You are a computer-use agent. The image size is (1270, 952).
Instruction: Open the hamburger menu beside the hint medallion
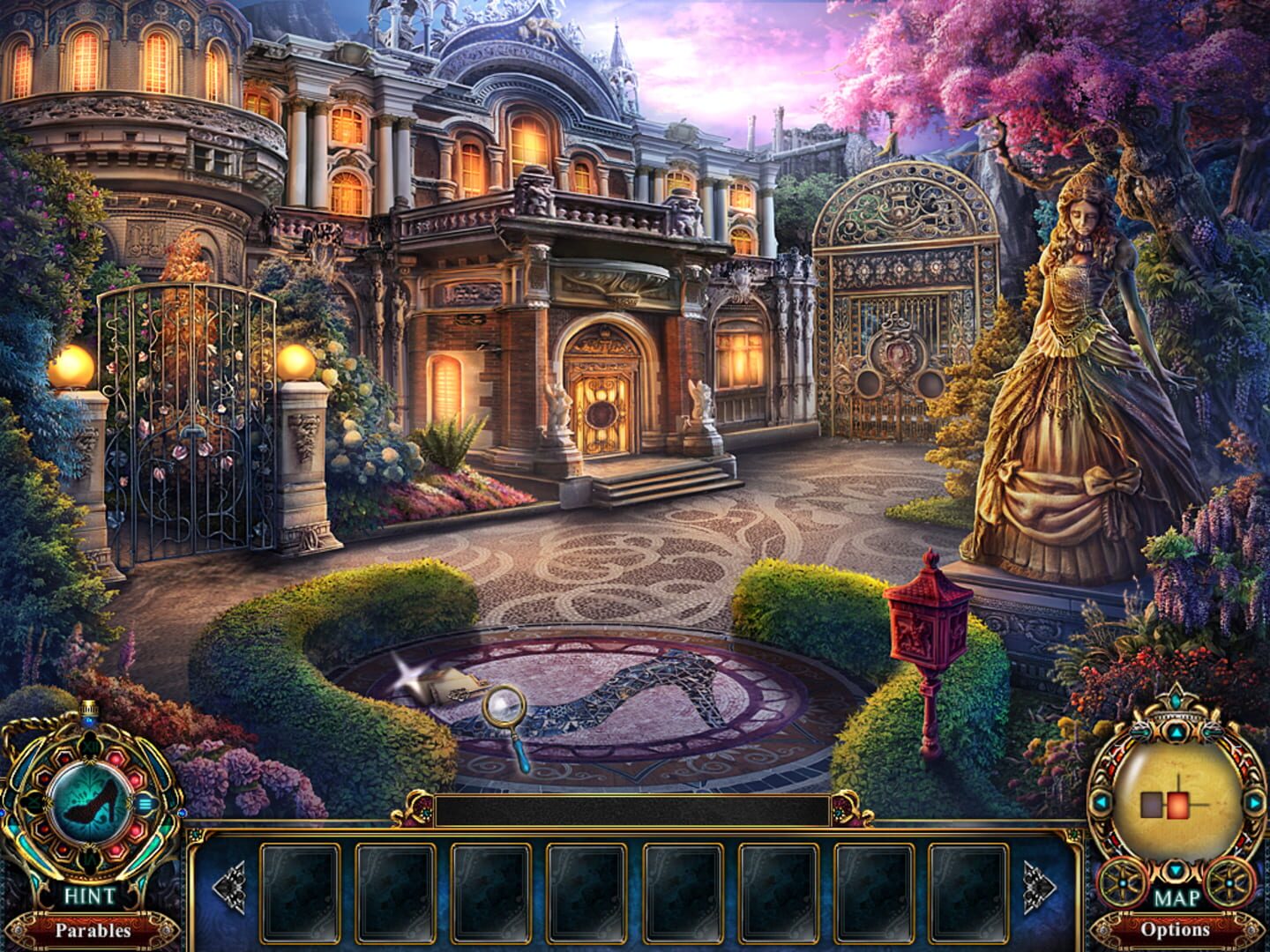(x=145, y=804)
